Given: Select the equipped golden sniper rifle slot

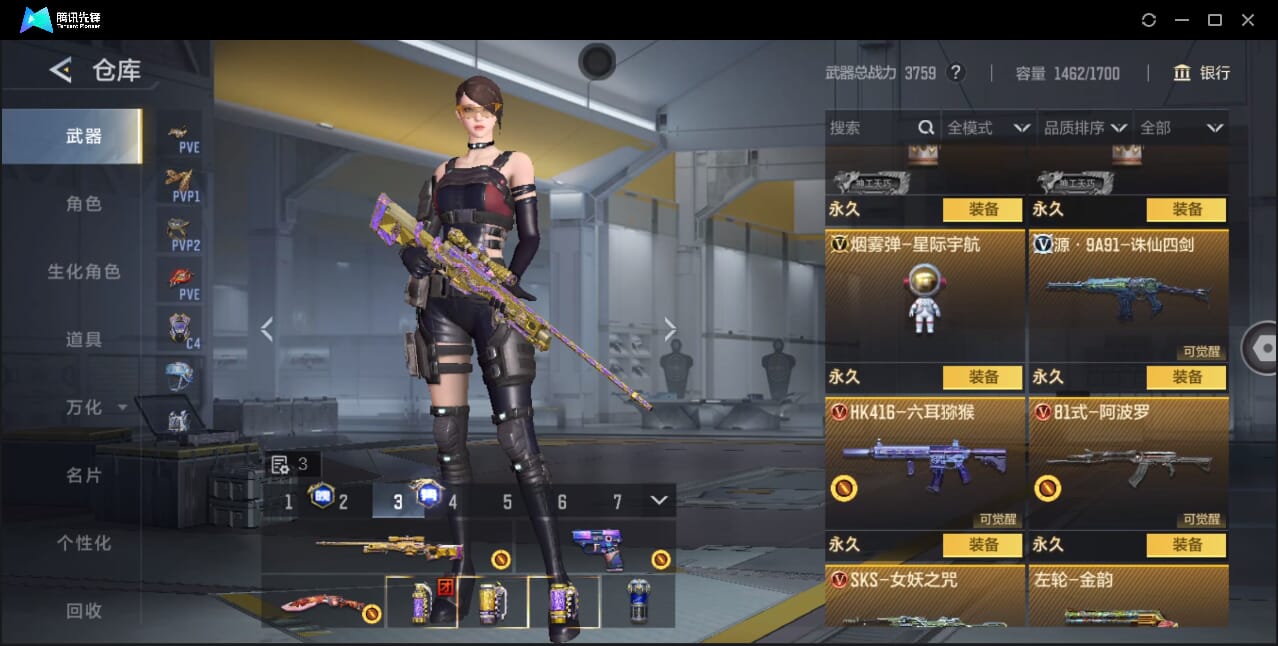Looking at the screenshot, I should pos(388,548).
